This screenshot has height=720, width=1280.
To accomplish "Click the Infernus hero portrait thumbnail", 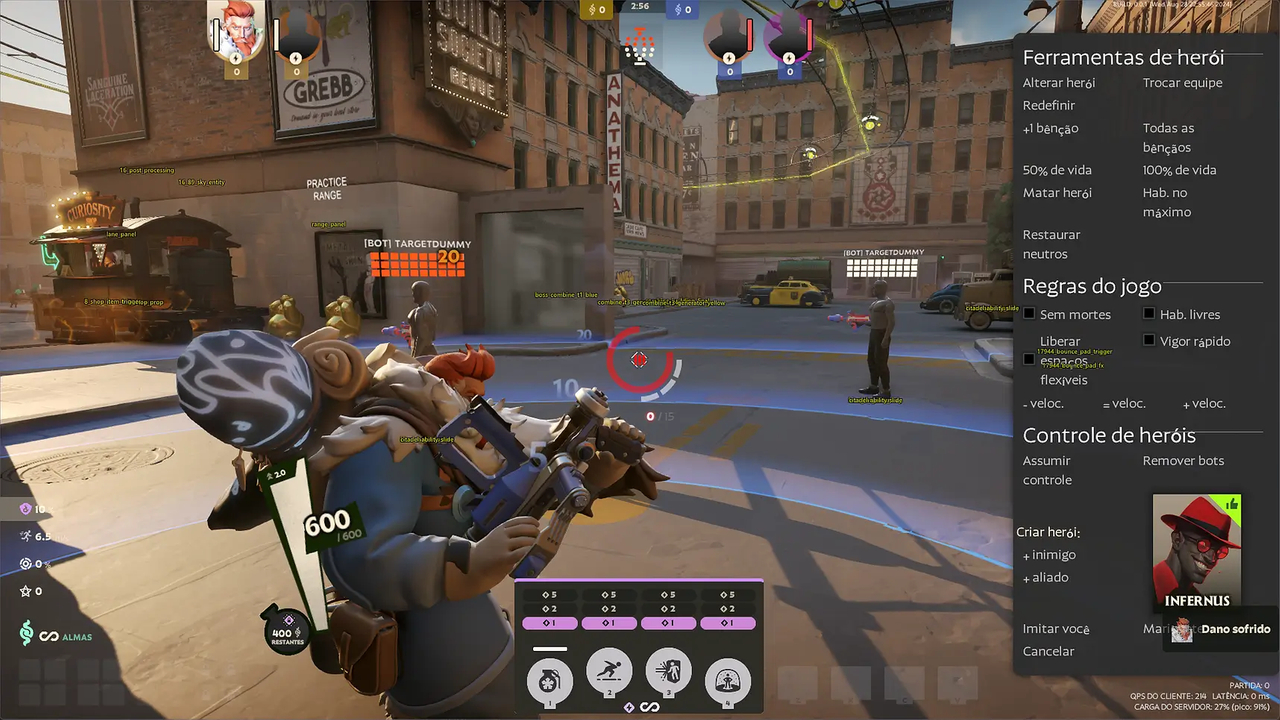I will click(1196, 550).
